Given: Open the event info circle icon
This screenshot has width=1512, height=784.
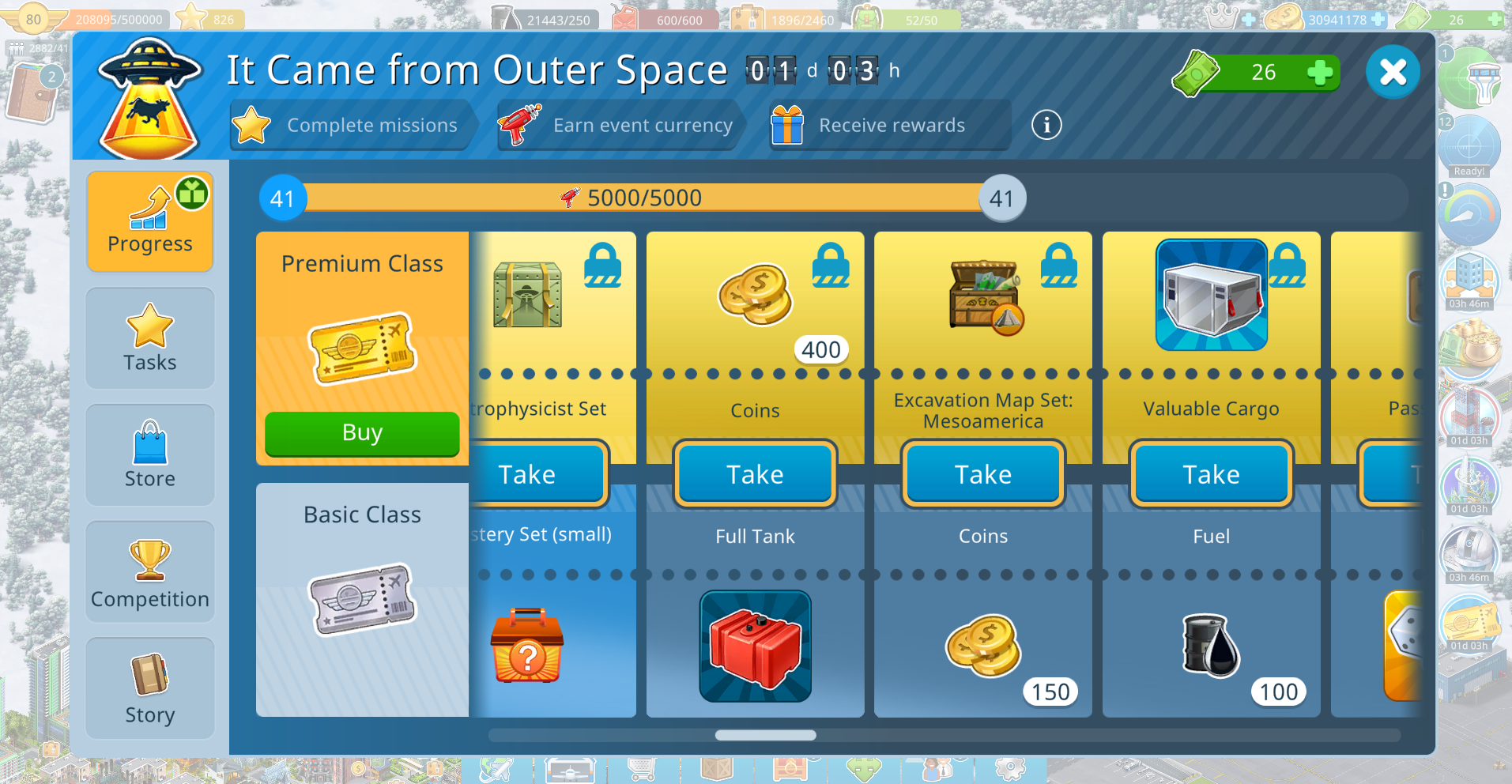Looking at the screenshot, I should [x=1046, y=125].
